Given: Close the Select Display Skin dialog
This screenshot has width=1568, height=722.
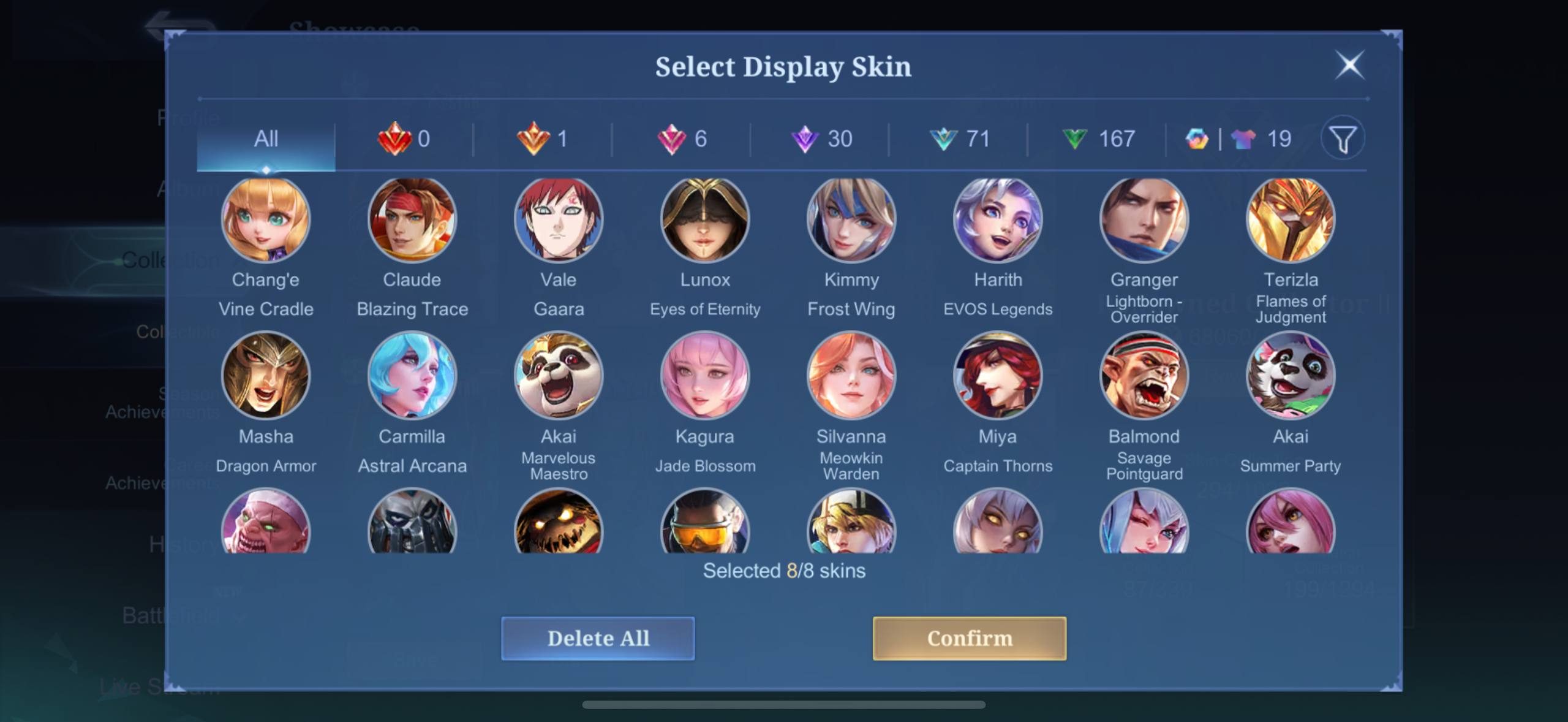Looking at the screenshot, I should pos(1349,65).
